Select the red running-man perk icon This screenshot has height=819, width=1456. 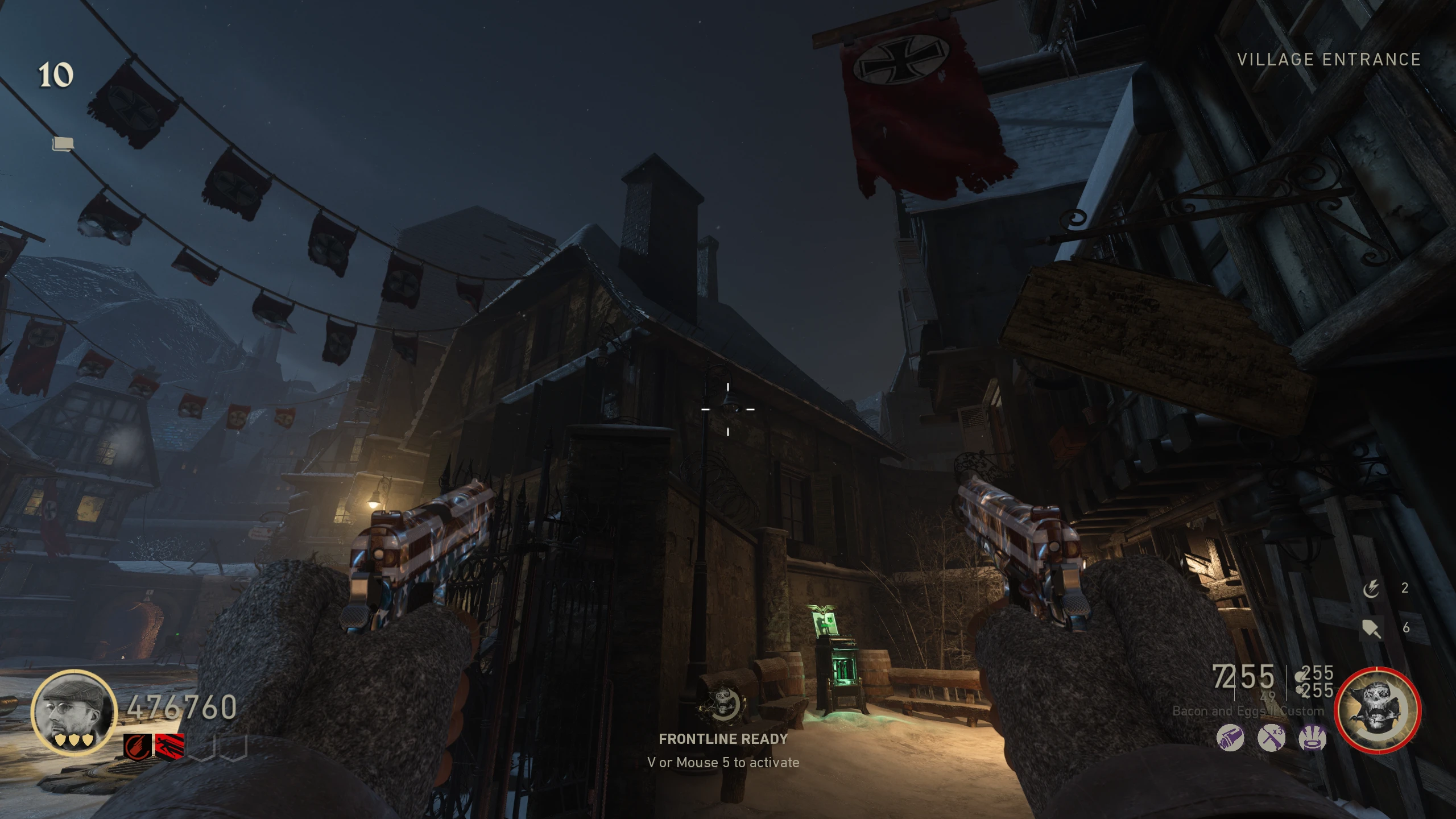169,747
